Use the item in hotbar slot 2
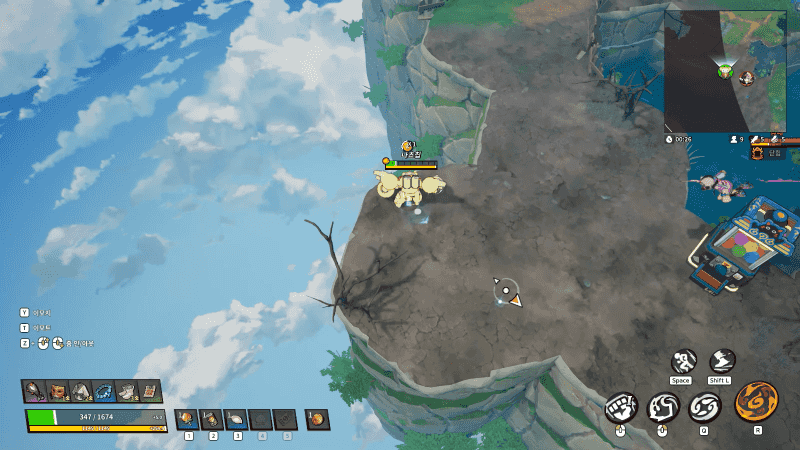800x450 pixels. (x=212, y=419)
